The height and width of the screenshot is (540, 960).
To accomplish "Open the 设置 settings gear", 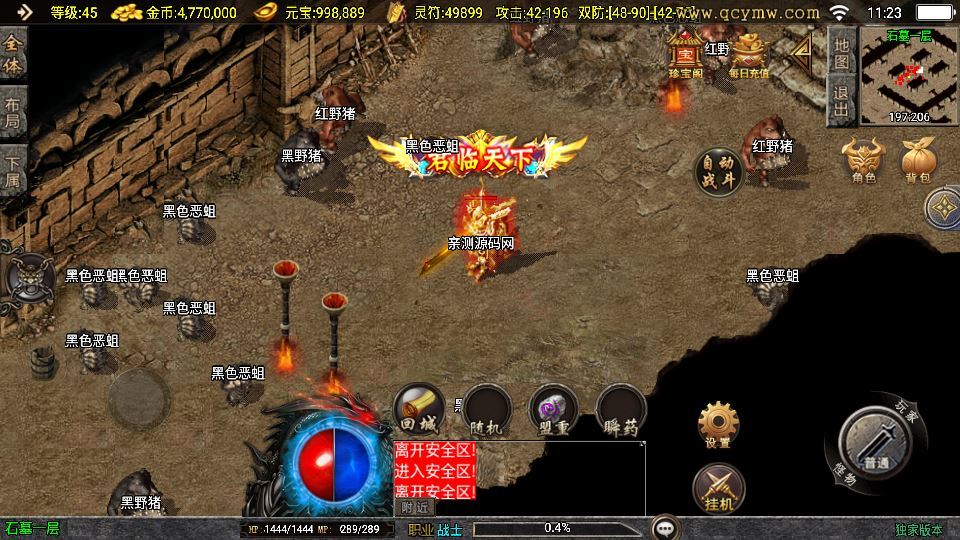I will (718, 425).
